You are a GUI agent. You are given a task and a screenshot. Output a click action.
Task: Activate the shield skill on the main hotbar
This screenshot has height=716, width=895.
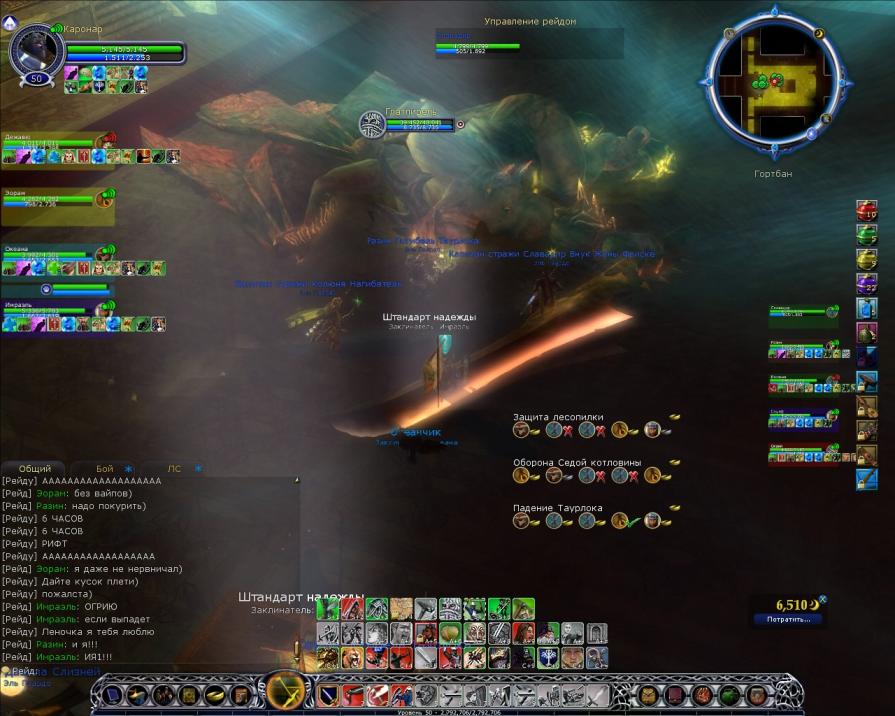coord(328,695)
